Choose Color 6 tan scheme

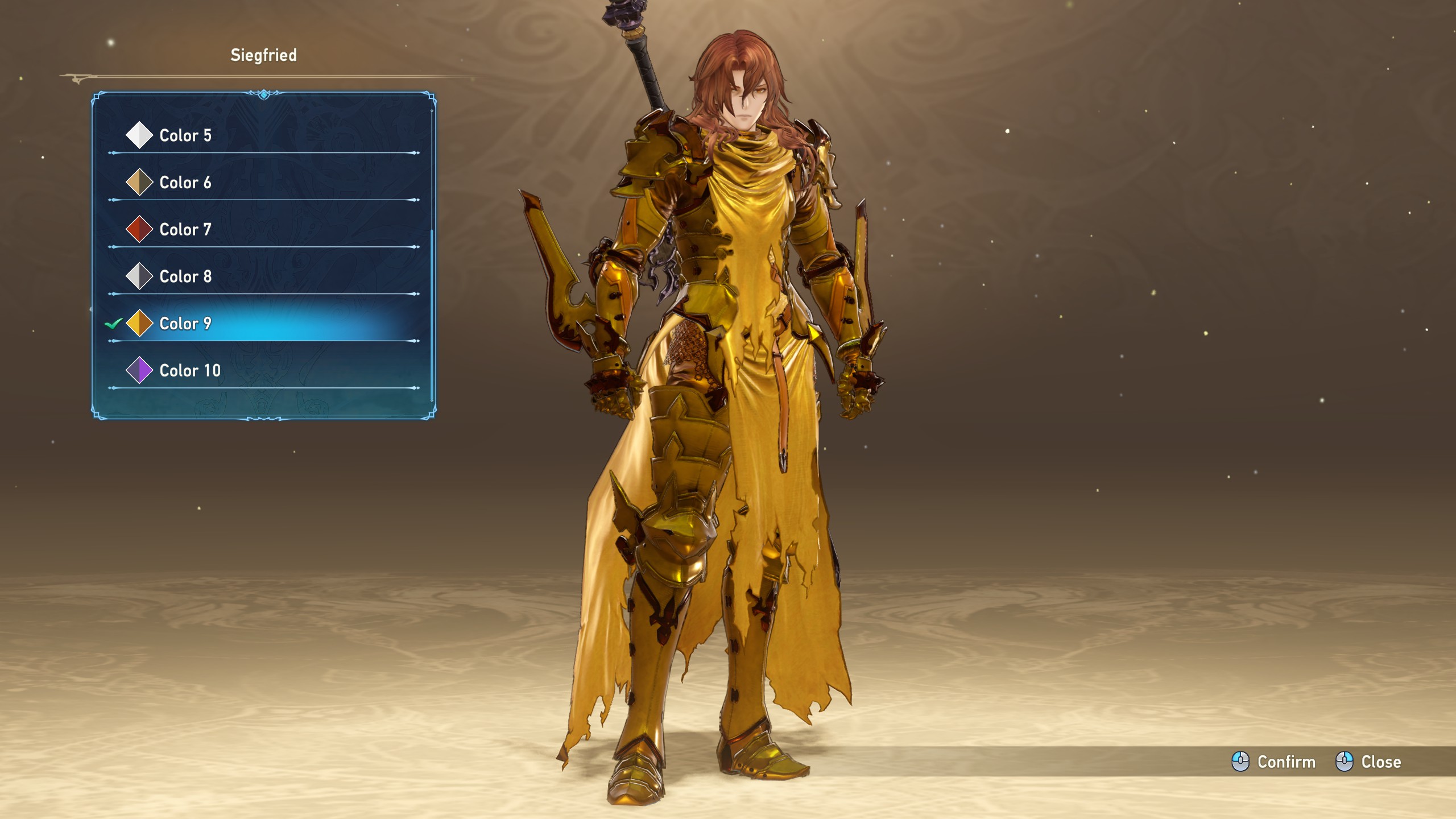point(185,183)
